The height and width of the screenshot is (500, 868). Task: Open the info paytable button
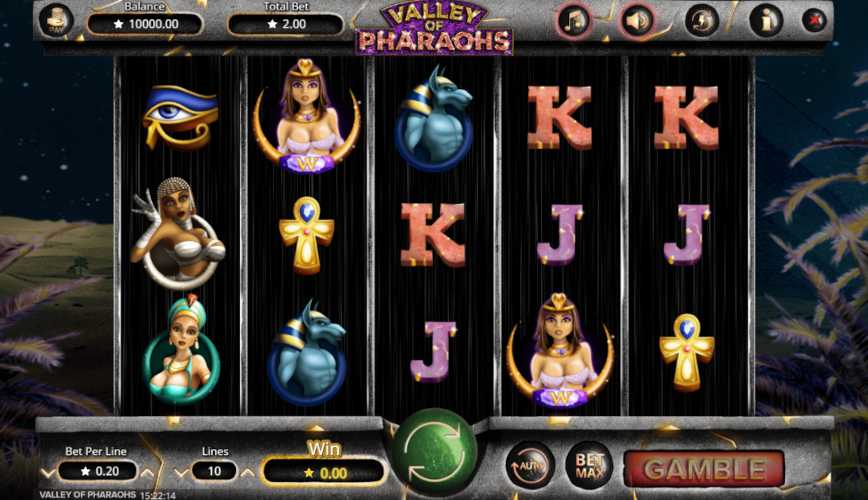765,20
